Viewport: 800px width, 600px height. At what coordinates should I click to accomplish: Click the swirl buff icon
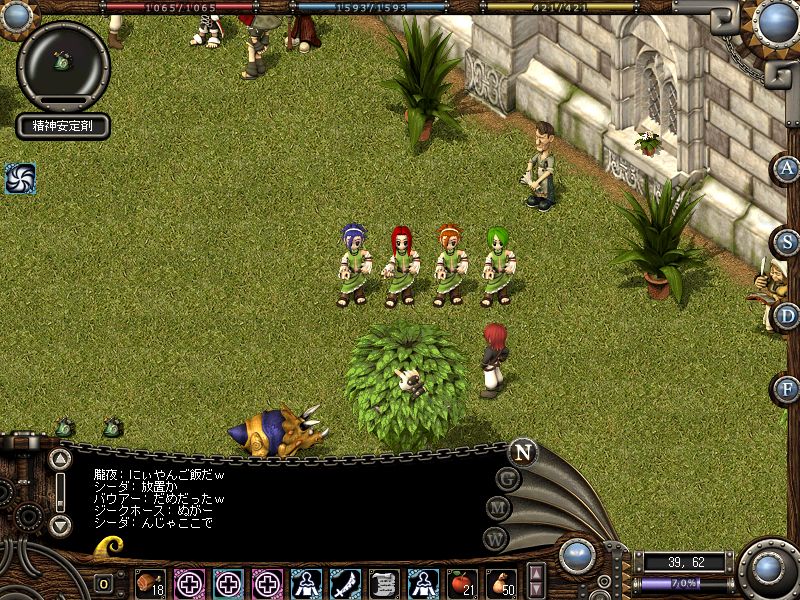point(20,179)
